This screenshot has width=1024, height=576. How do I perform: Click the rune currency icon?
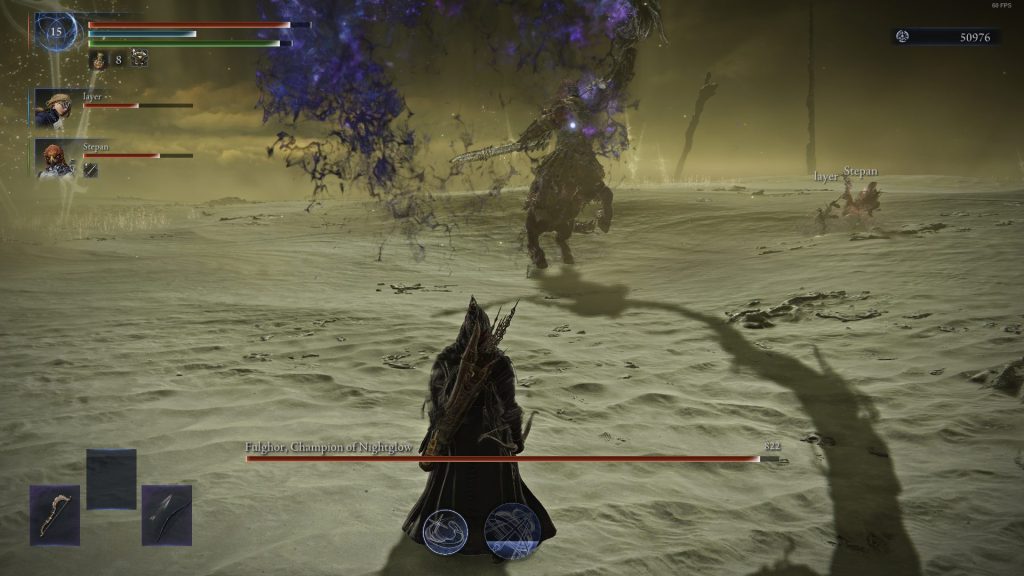(903, 37)
